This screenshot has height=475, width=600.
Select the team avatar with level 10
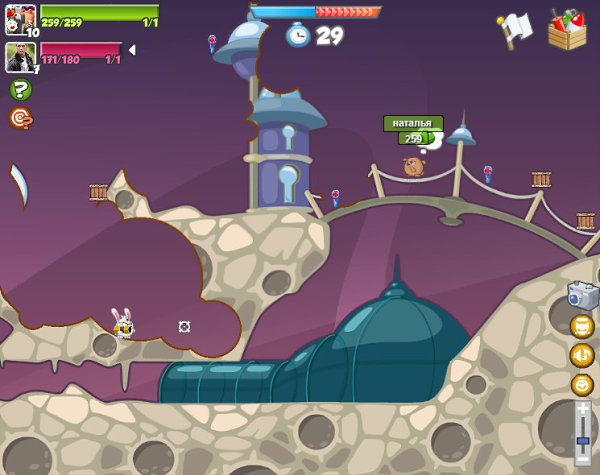[20, 19]
